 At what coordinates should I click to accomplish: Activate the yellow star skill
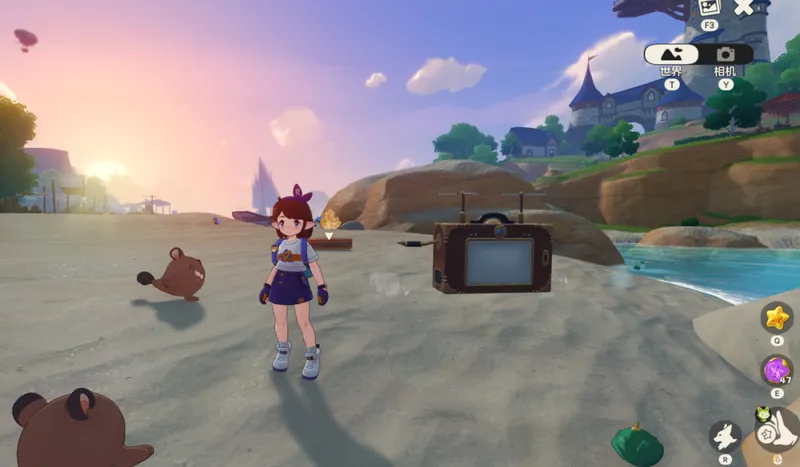(x=777, y=318)
